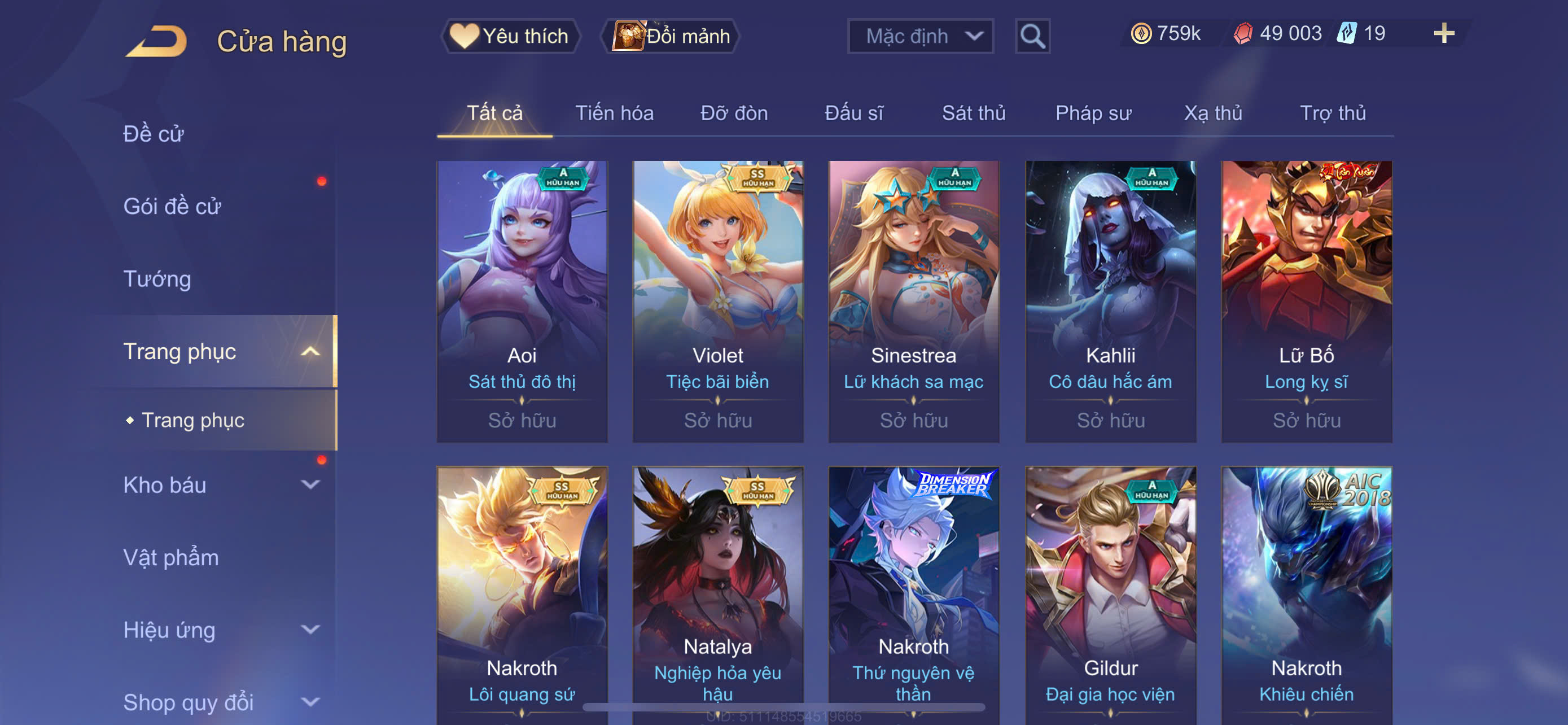
Task: Expand the Hiệu ứng menu
Action: point(219,630)
